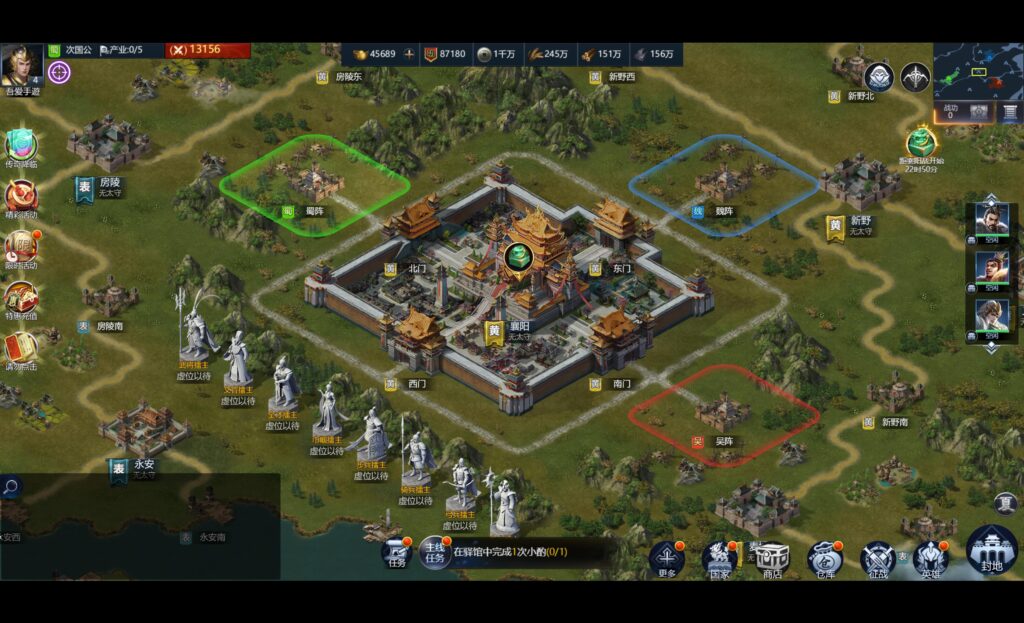Screen dimensions: 1024x623
Task: Open the 征战 campaign menu
Action: pyautogui.click(x=877, y=558)
